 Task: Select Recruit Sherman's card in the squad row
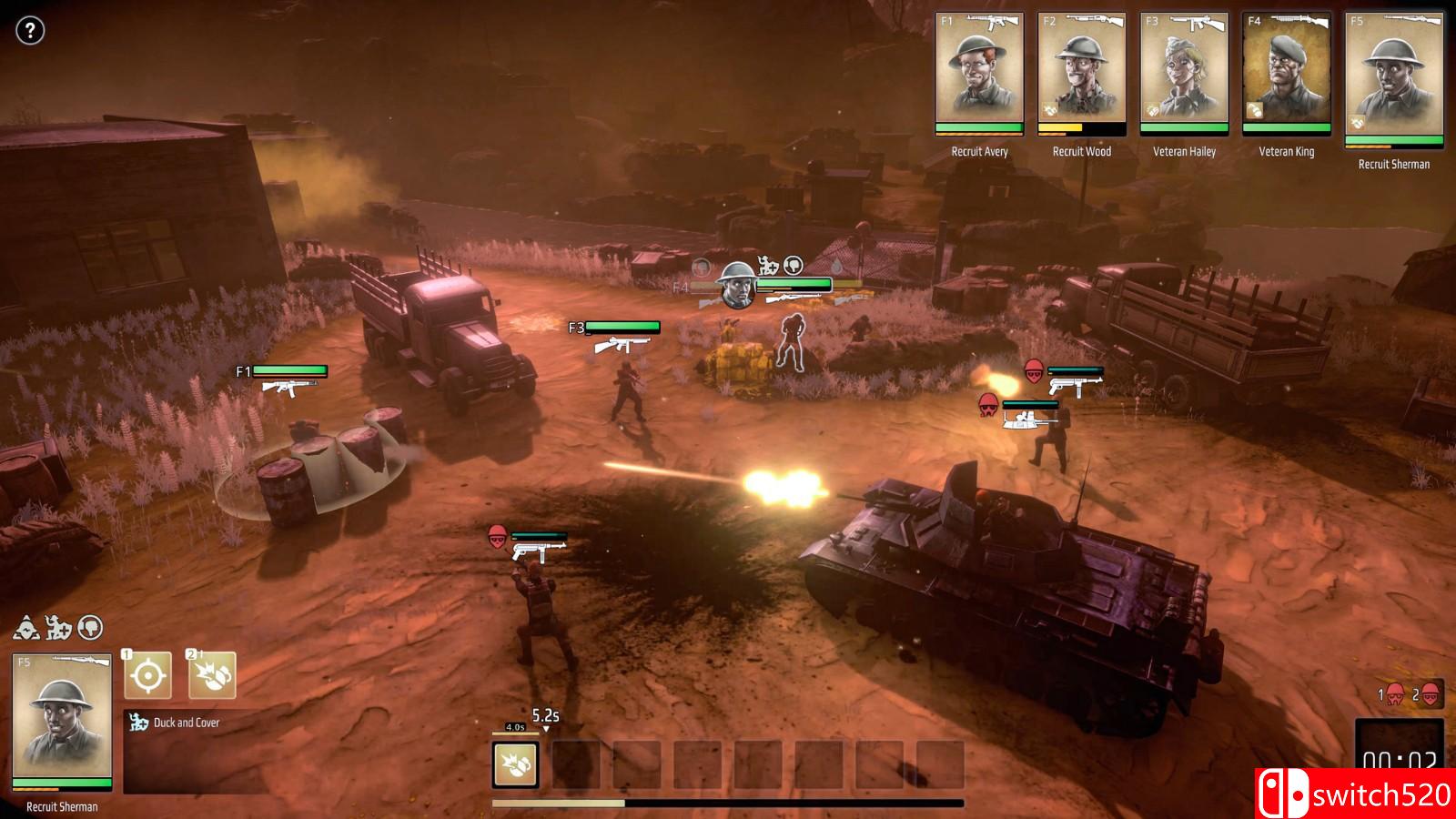(x=1393, y=78)
